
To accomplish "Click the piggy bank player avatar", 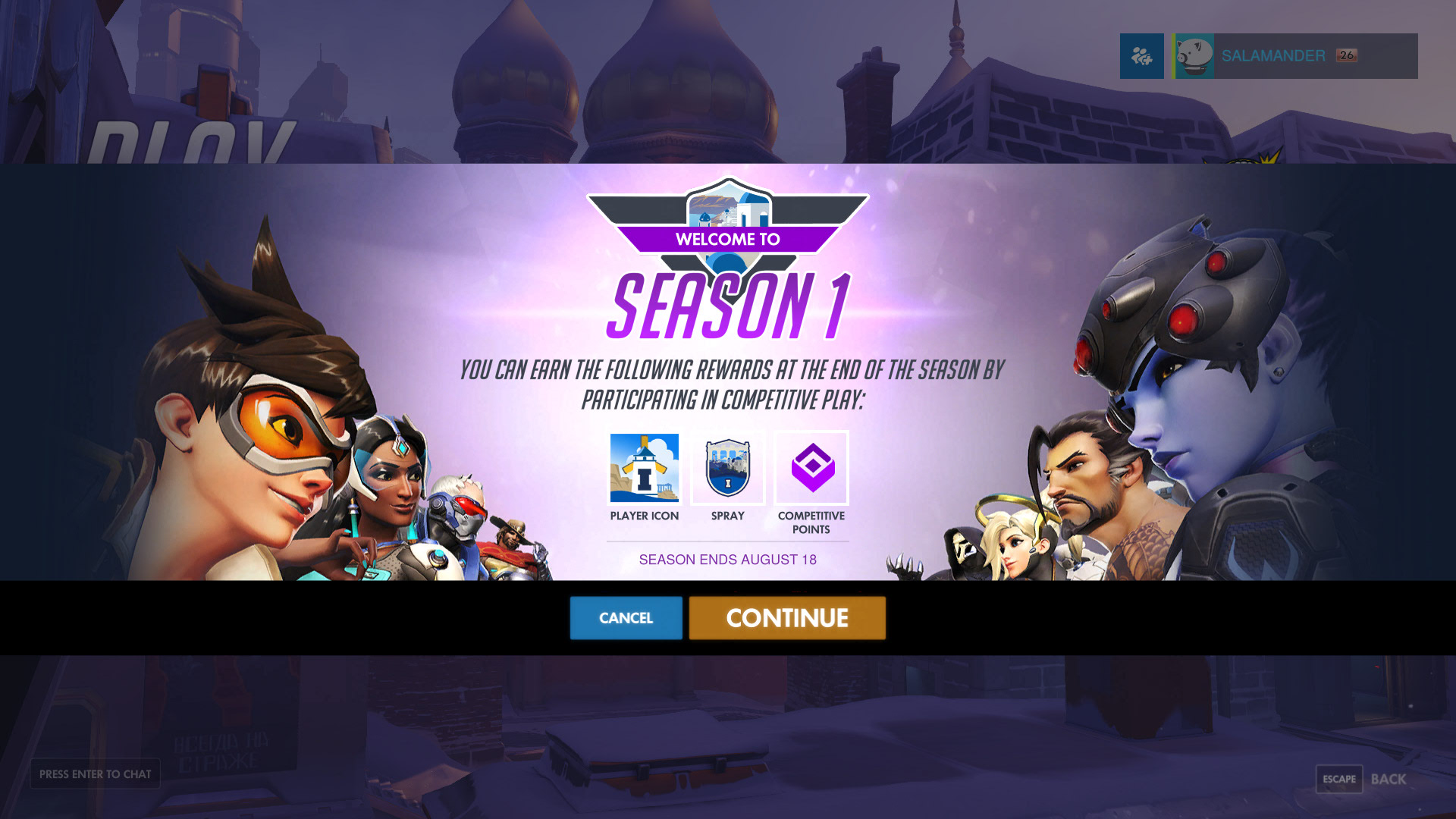I will 1194,55.
